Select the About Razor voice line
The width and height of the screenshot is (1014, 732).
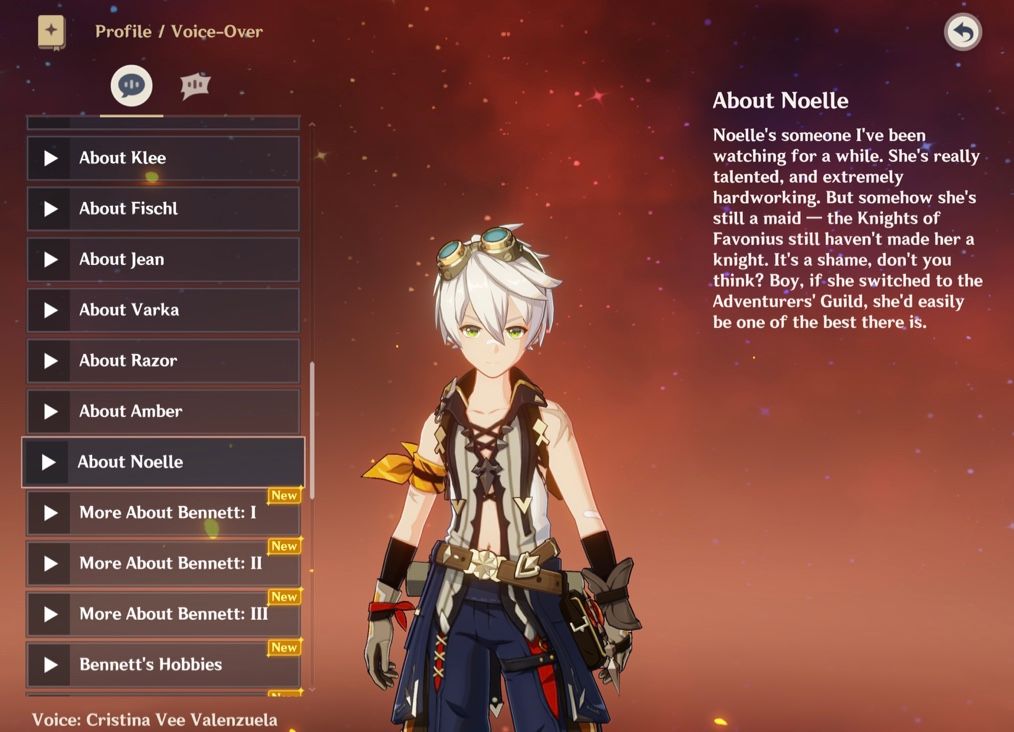tap(163, 361)
